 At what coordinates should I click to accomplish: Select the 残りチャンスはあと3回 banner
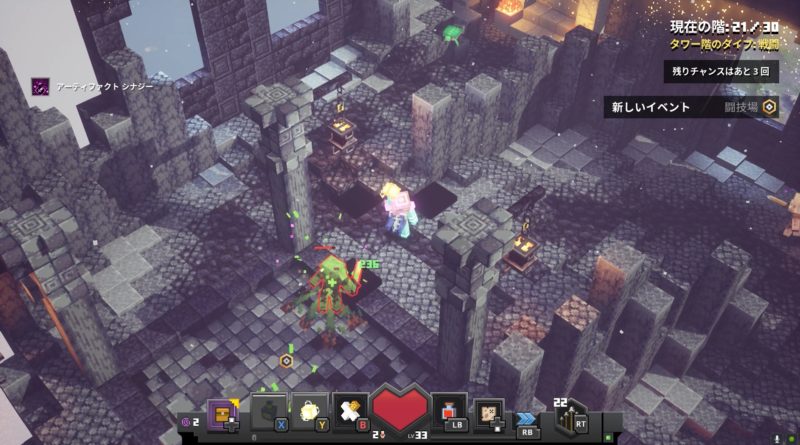point(721,72)
